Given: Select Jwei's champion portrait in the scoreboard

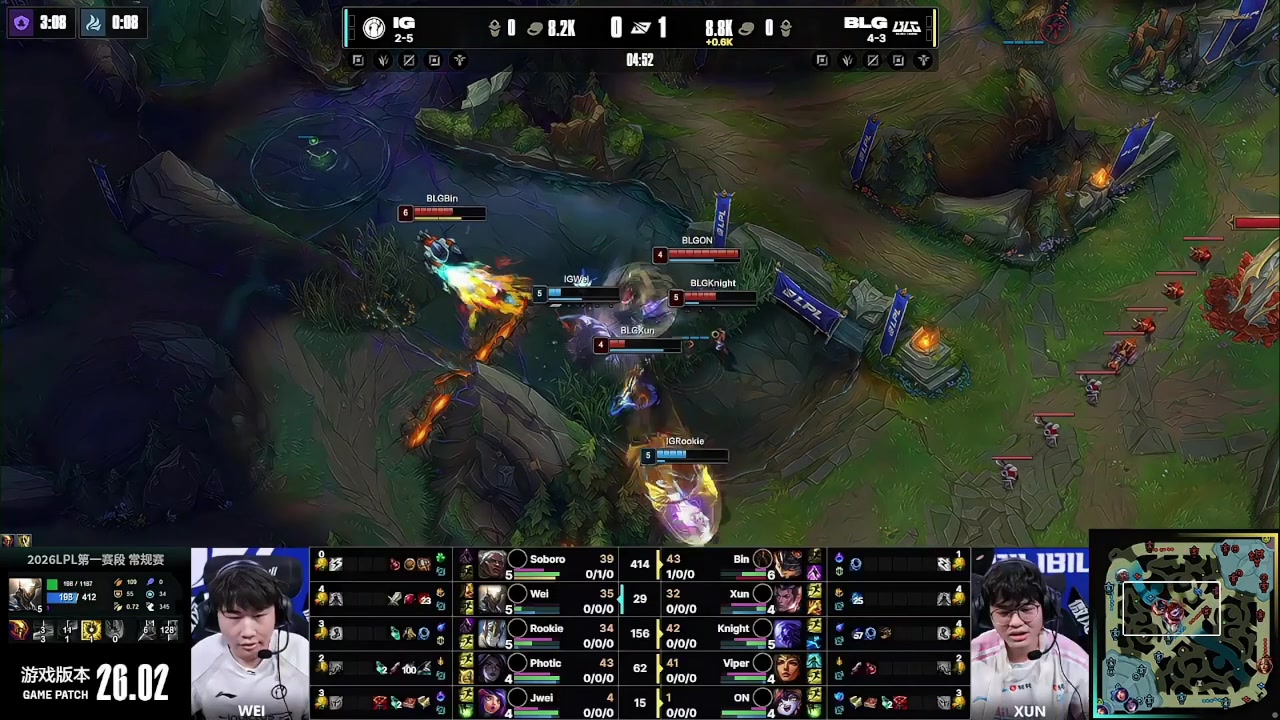Looking at the screenshot, I should coord(491,701).
